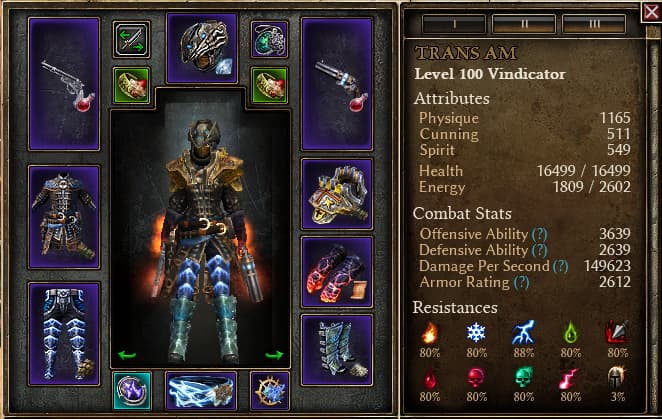Rotate the character preview left

(x=126, y=353)
